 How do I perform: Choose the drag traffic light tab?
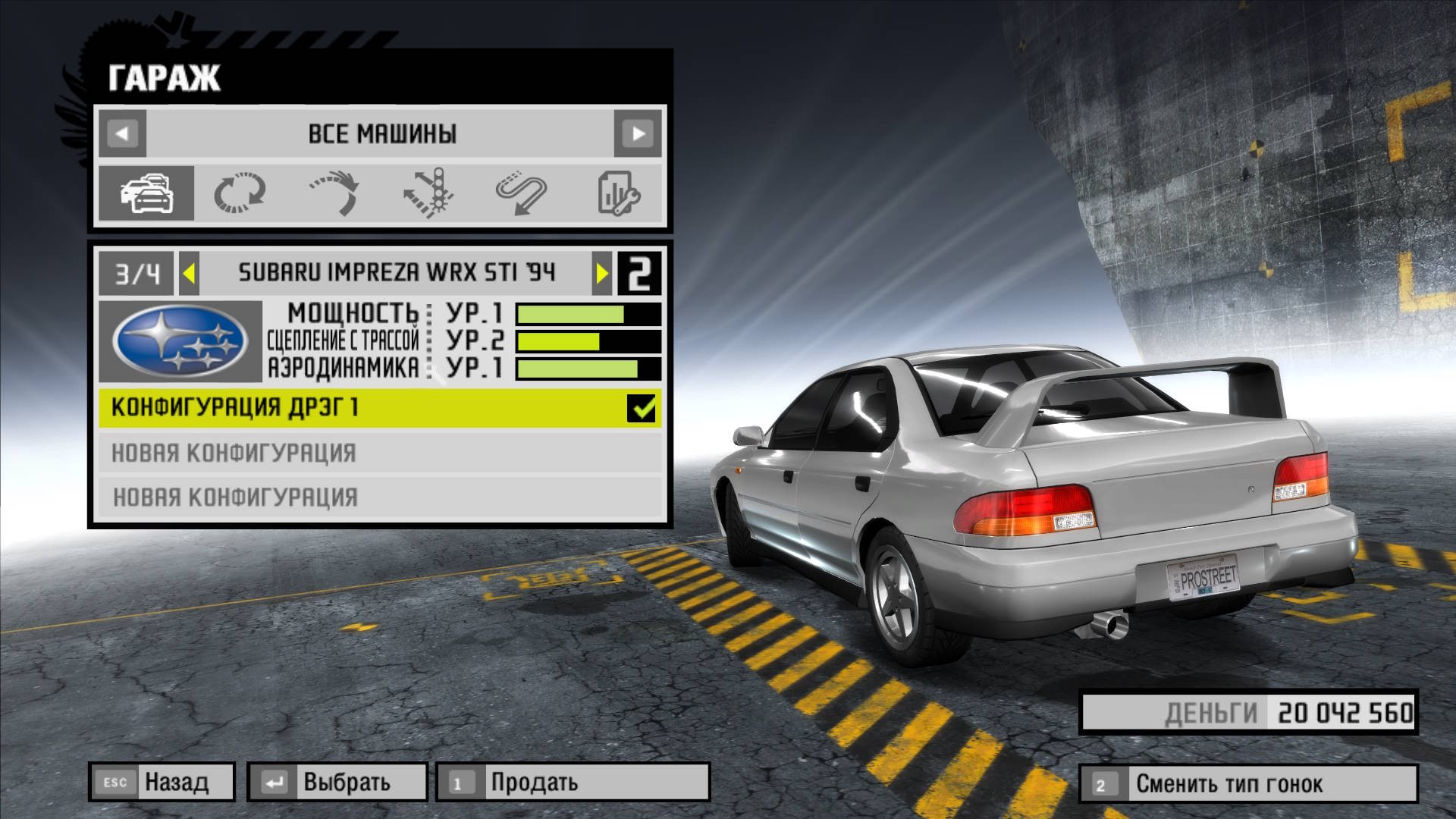tap(428, 193)
